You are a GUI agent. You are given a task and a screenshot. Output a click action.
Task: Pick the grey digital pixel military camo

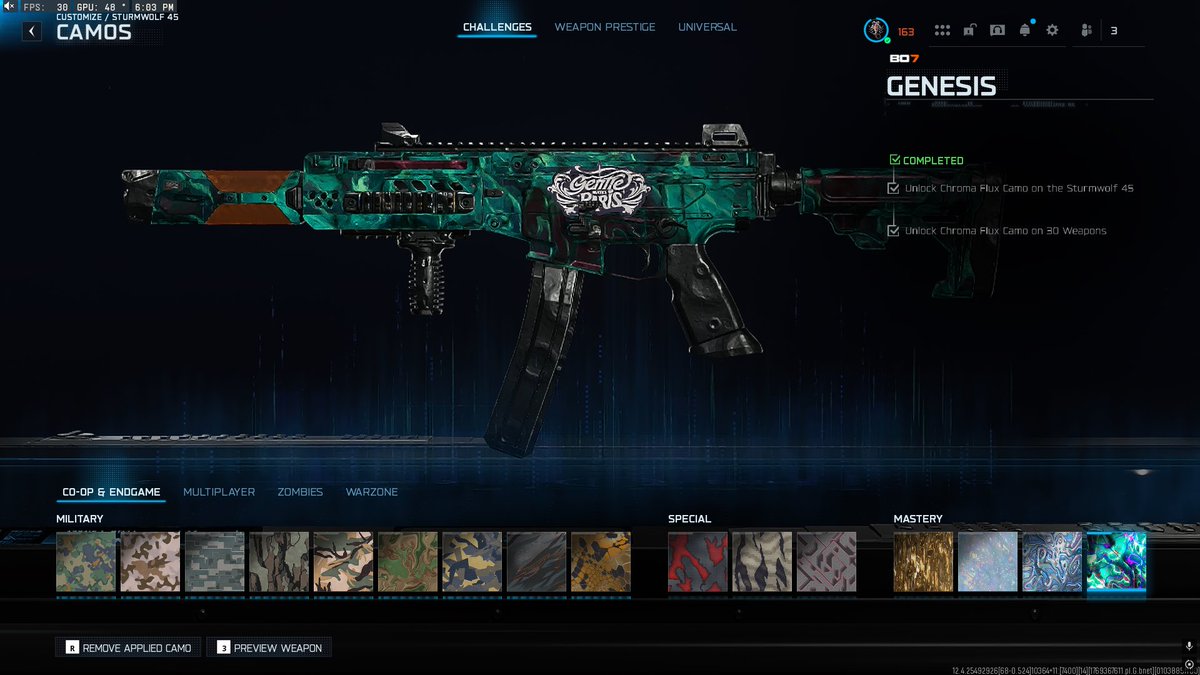coord(215,562)
